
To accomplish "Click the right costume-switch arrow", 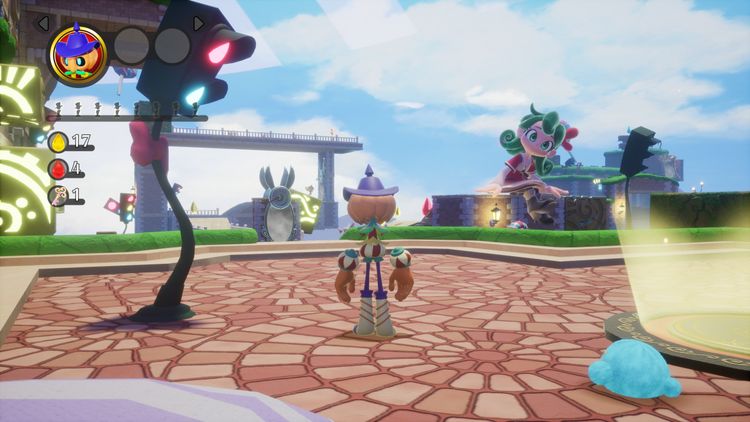I will (x=199, y=22).
